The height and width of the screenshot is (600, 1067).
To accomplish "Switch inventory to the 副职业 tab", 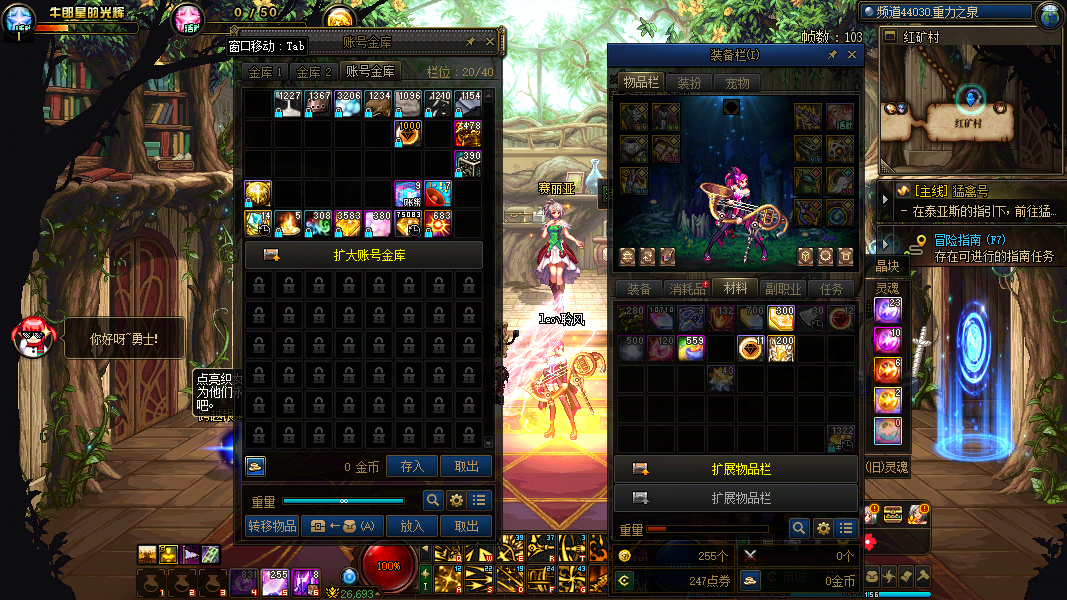I will point(784,289).
